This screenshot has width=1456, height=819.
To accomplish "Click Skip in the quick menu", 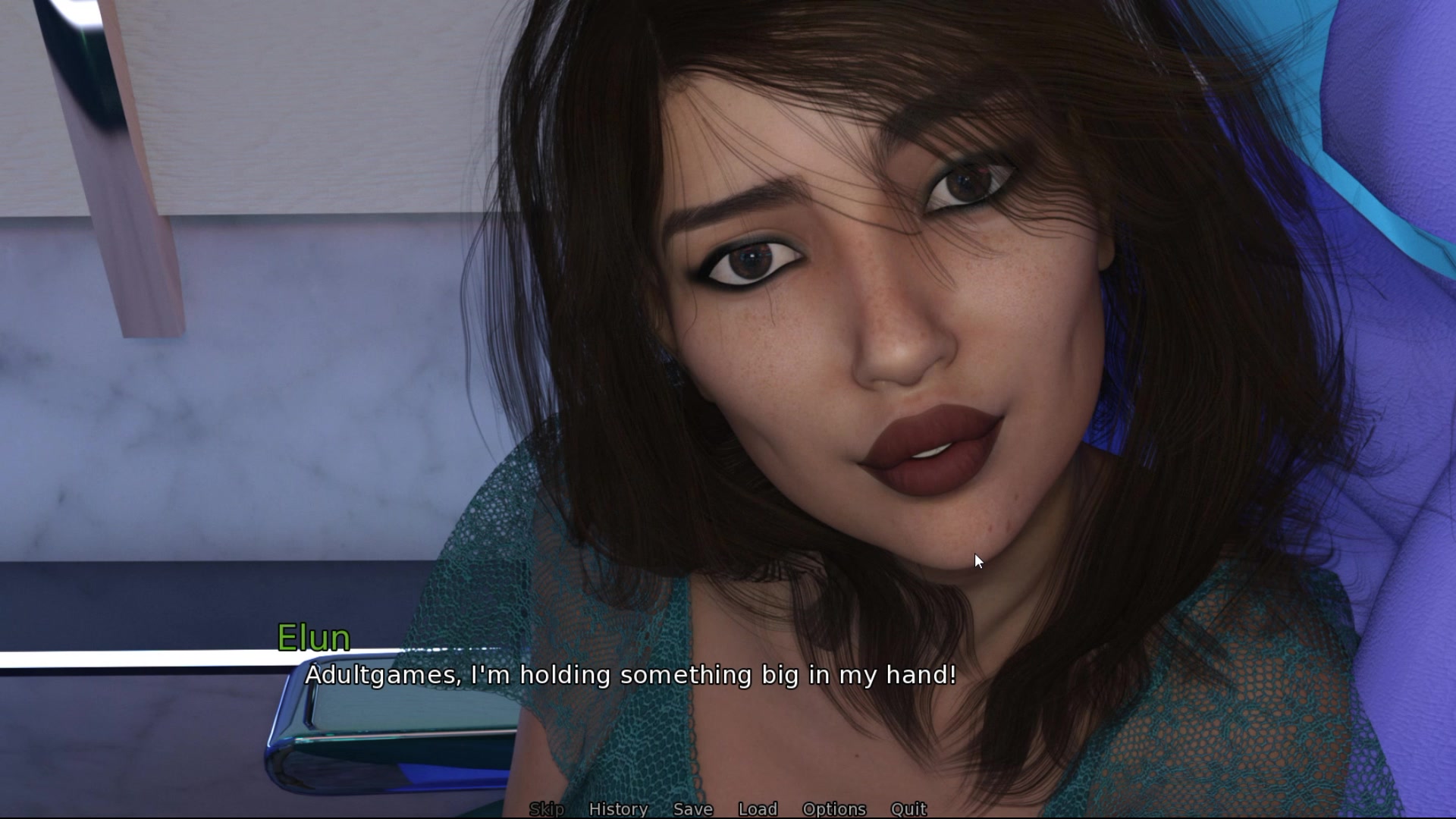I will click(546, 808).
